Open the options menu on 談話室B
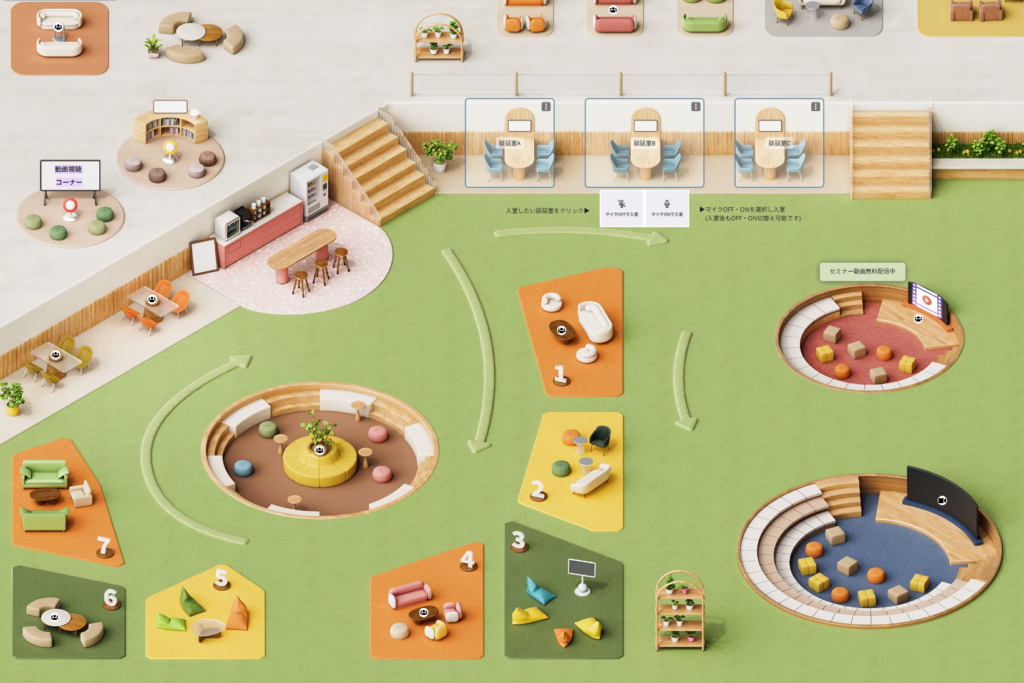The width and height of the screenshot is (1024, 683). [x=696, y=106]
